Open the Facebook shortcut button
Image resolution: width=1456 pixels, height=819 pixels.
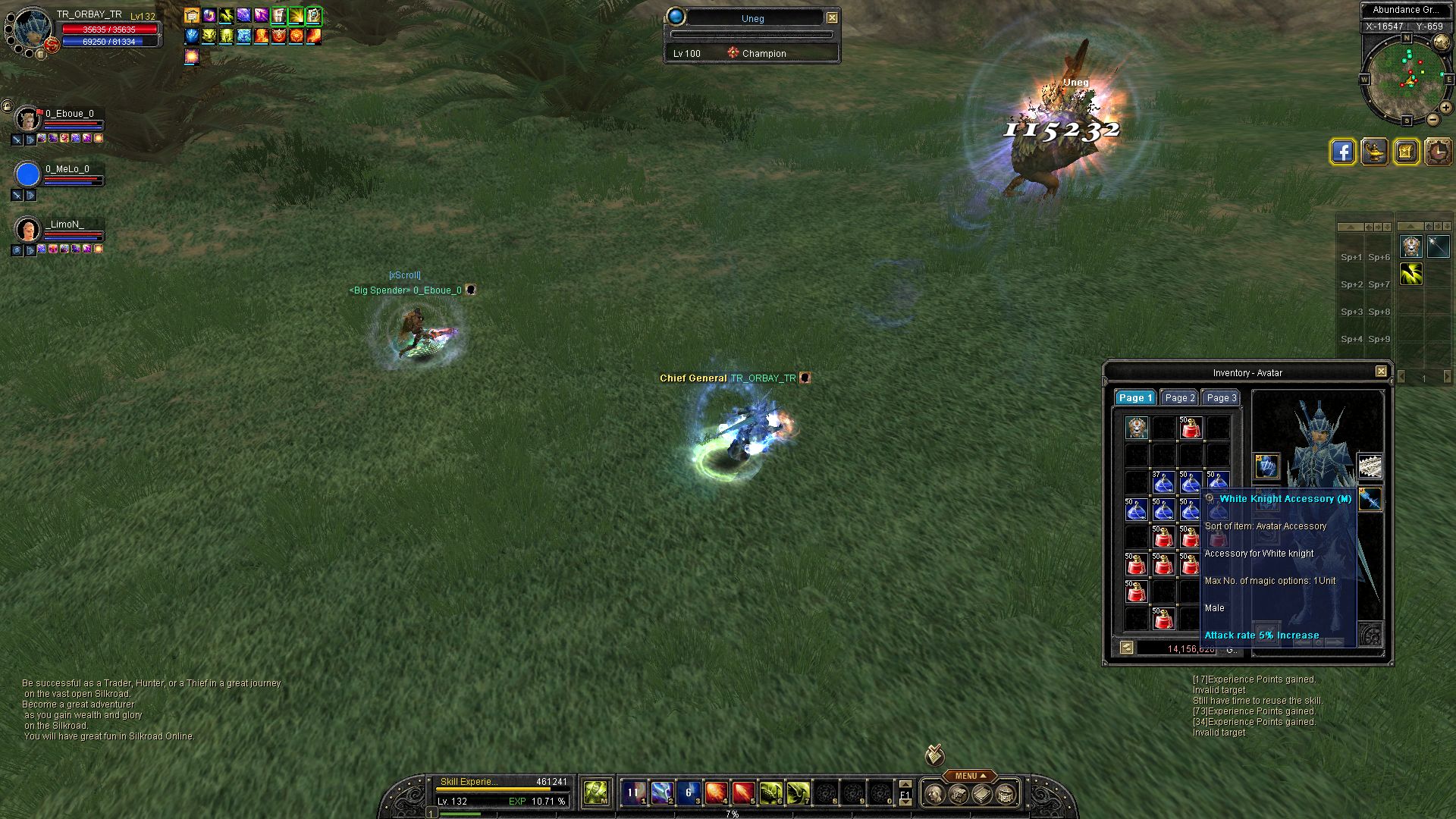(x=1342, y=152)
